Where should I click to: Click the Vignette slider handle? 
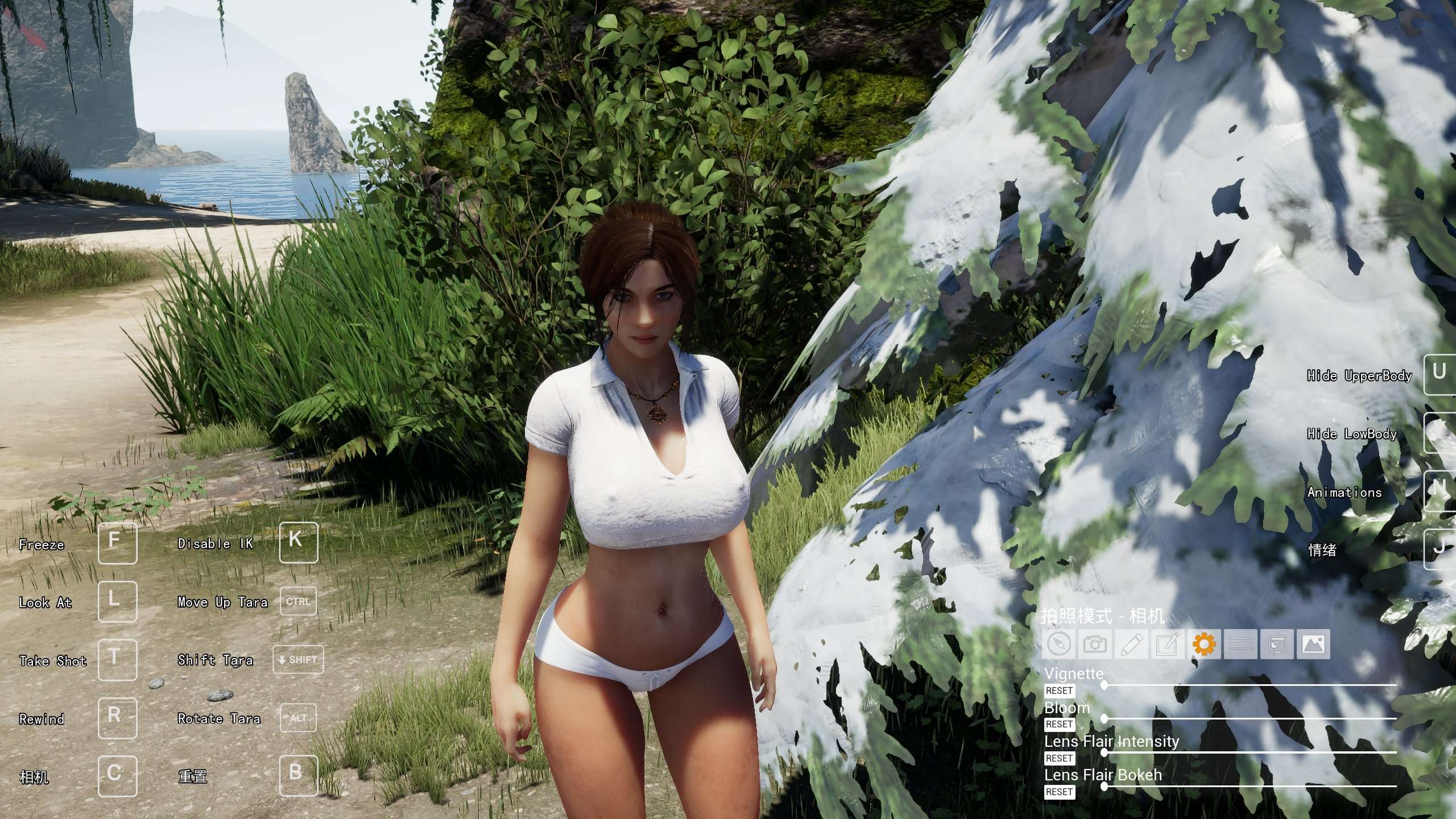click(1104, 685)
